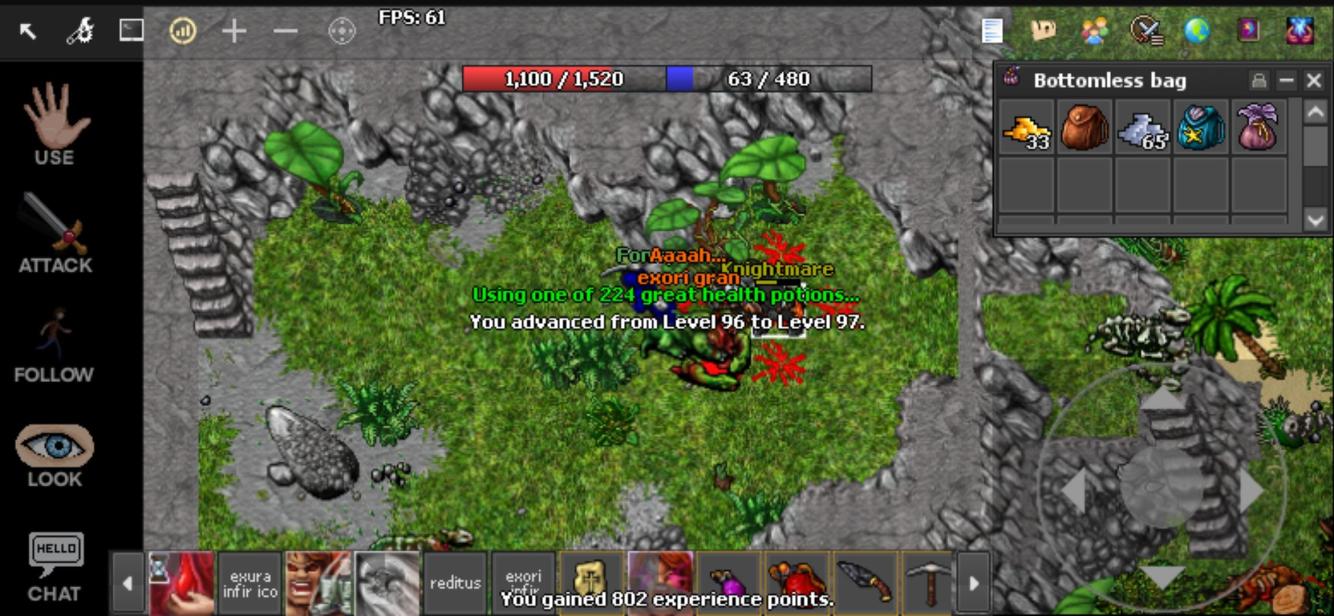
Task: Cast exura infir ico from hotbar
Action: (250, 582)
